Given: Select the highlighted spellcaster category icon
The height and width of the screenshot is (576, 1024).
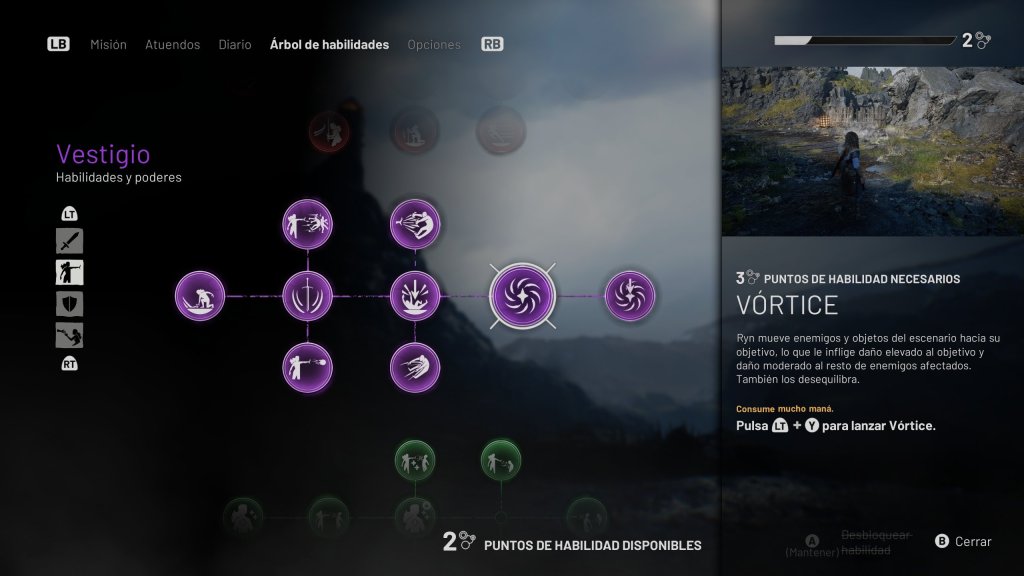Looking at the screenshot, I should coord(70,272).
